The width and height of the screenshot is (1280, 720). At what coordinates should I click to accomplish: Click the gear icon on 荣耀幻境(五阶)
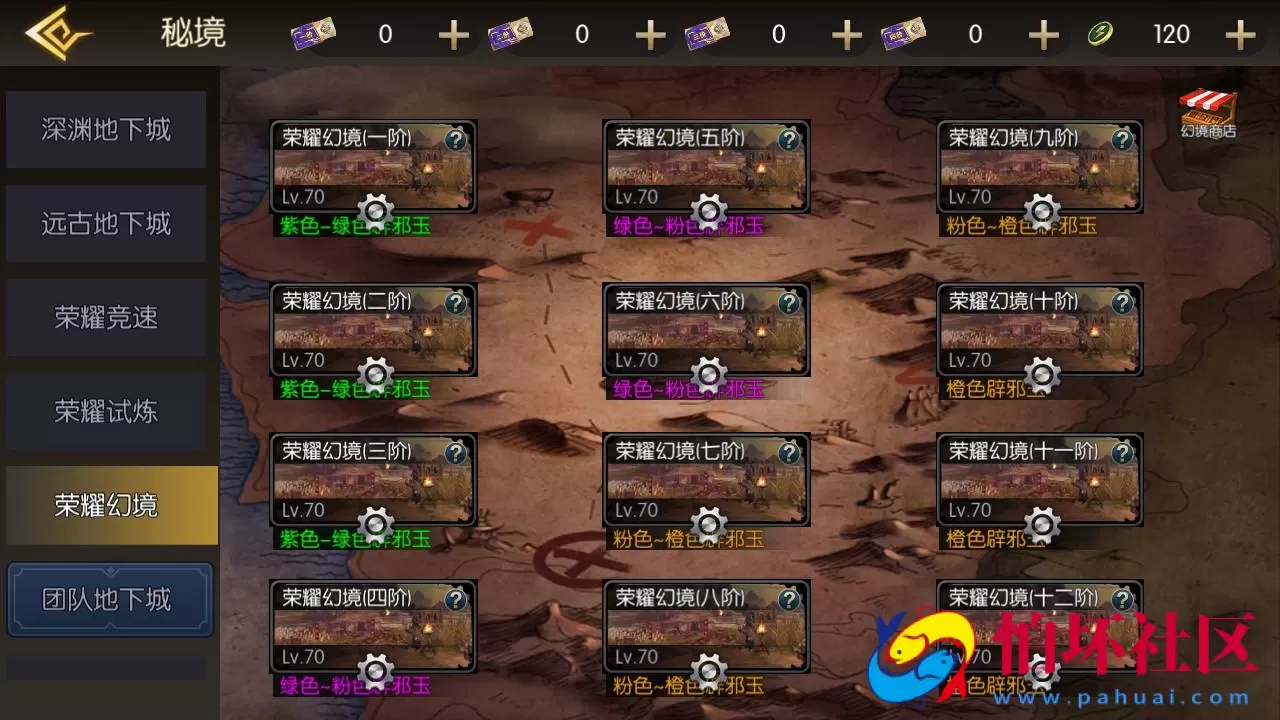(x=710, y=212)
